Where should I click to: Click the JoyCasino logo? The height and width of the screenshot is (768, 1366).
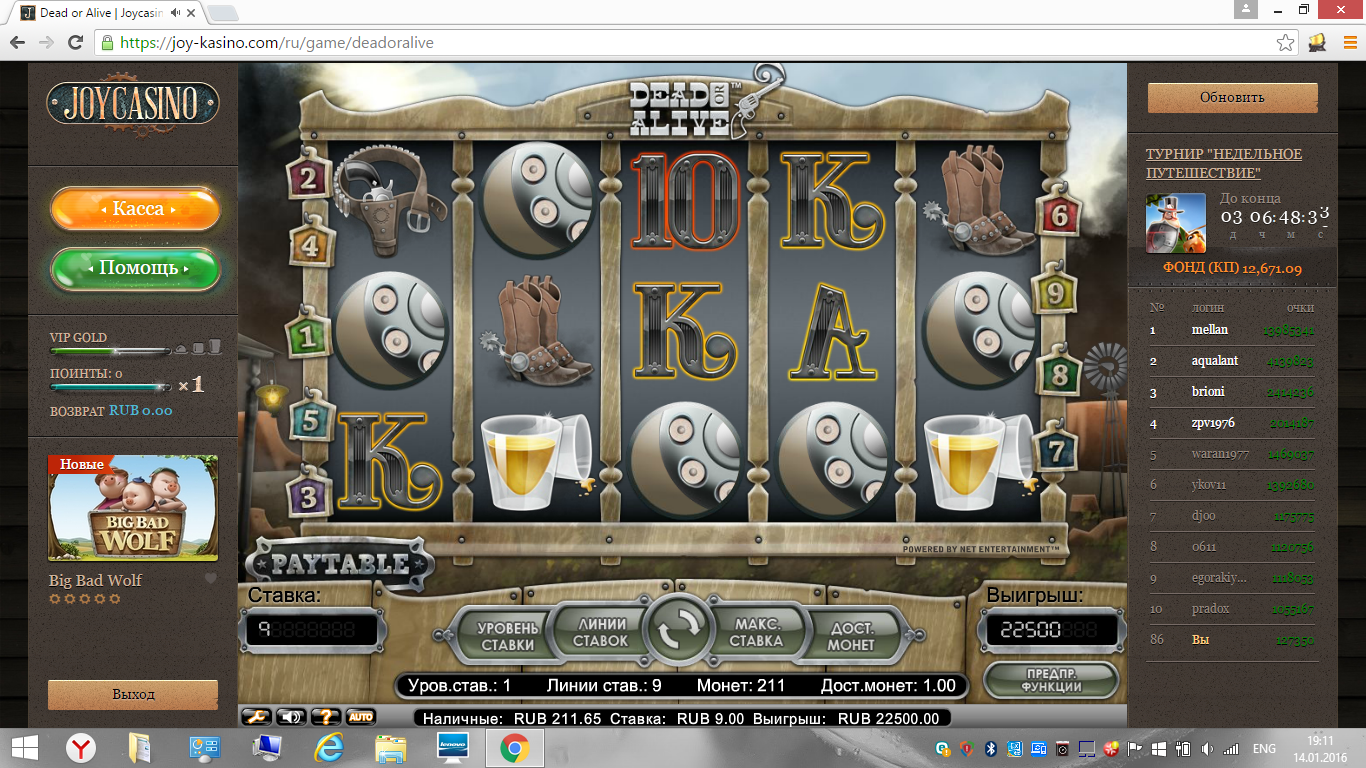coord(133,102)
